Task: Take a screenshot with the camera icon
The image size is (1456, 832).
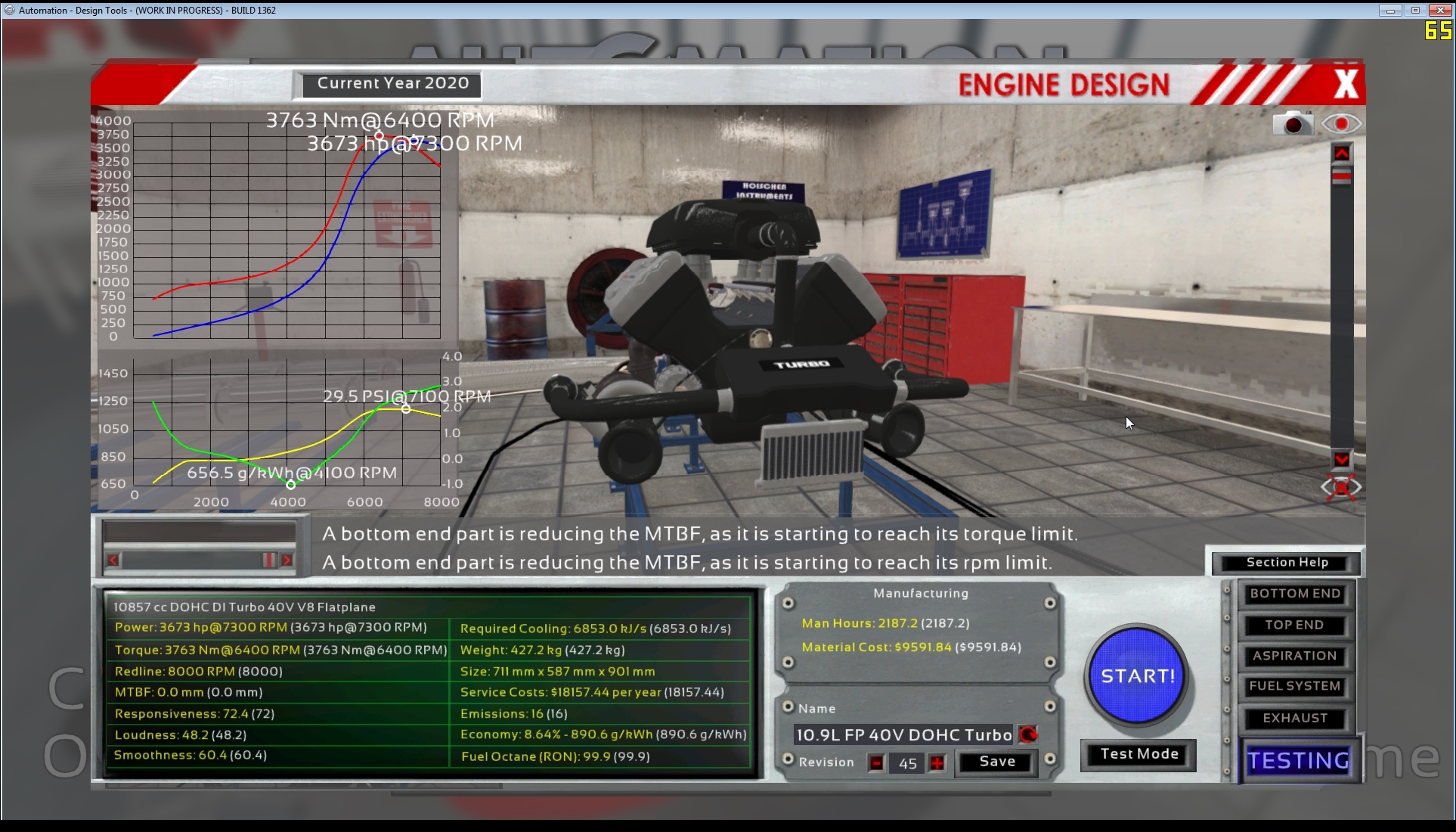Action: (x=1293, y=123)
